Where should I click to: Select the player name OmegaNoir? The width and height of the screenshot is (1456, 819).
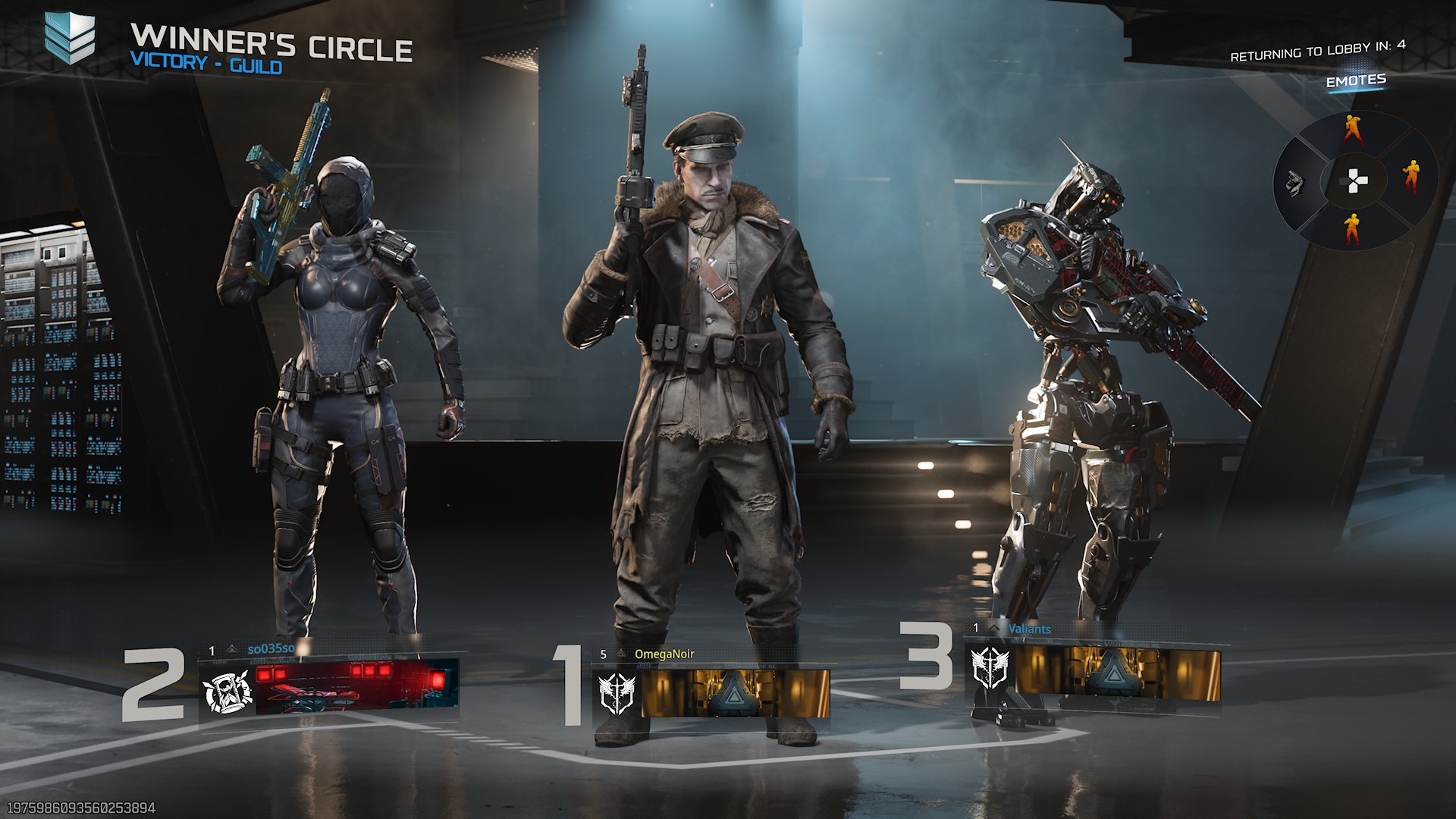(x=664, y=654)
